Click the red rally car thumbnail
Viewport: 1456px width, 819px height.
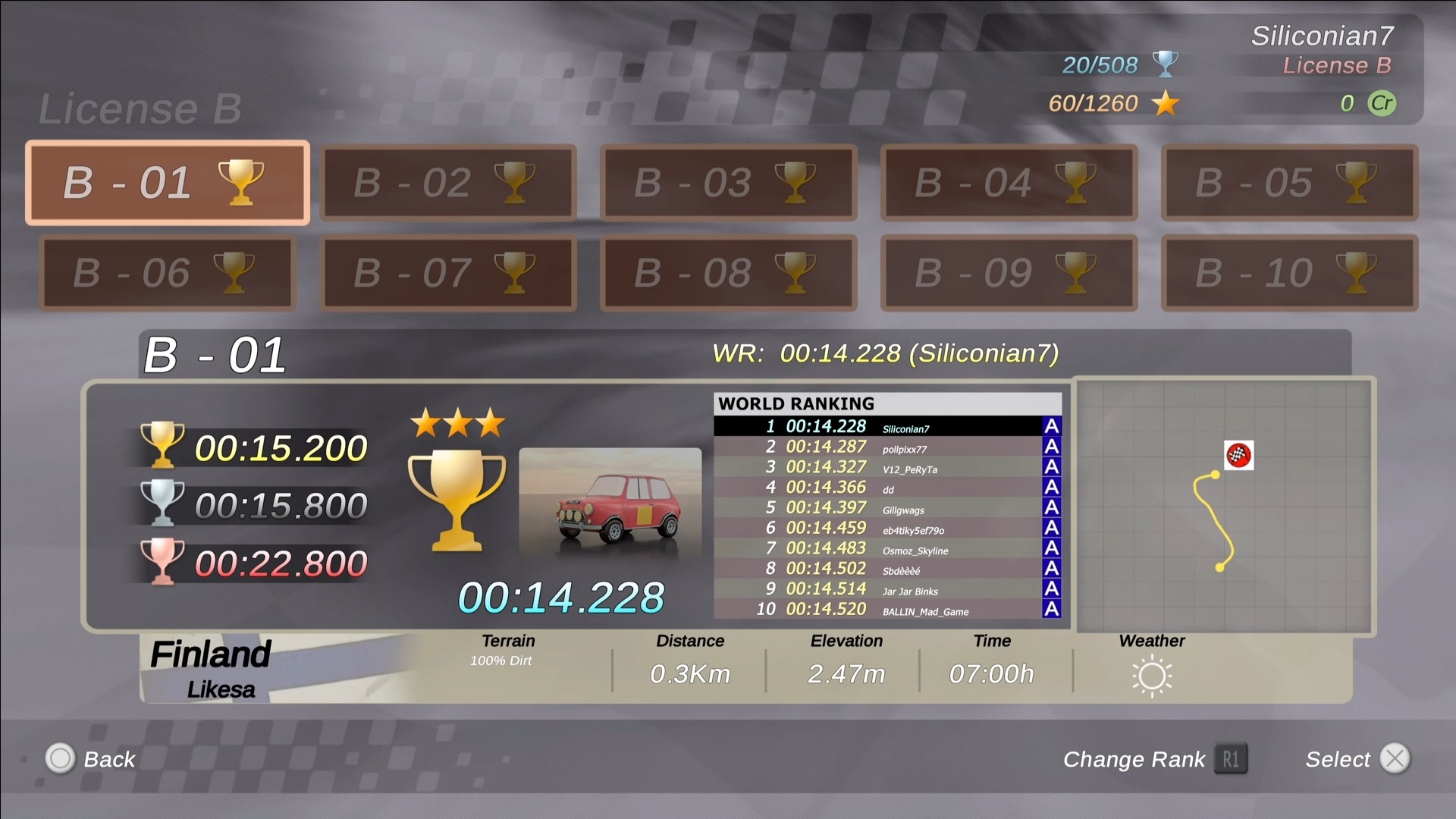[x=610, y=504]
